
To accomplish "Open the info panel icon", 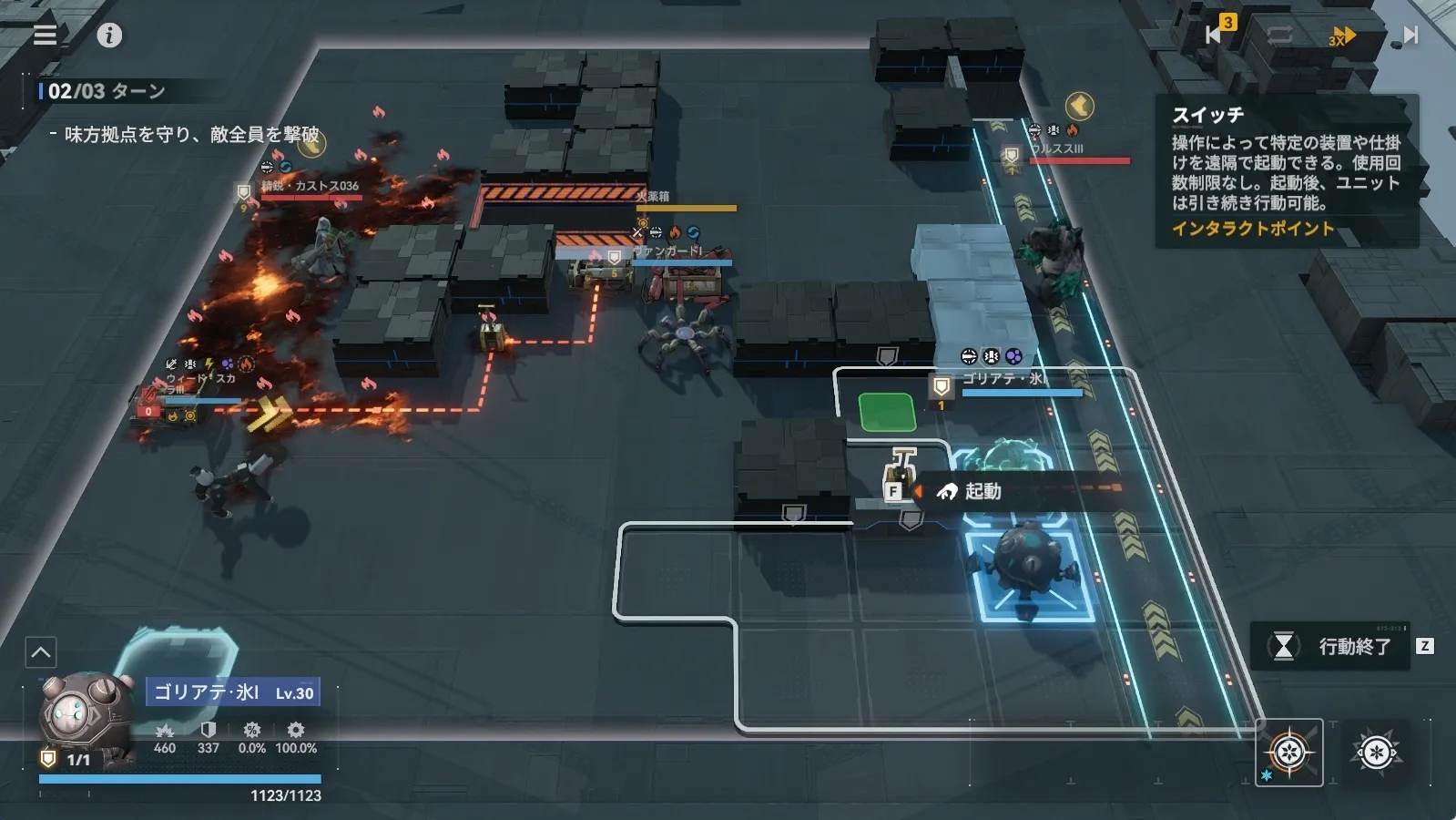I will (109, 36).
